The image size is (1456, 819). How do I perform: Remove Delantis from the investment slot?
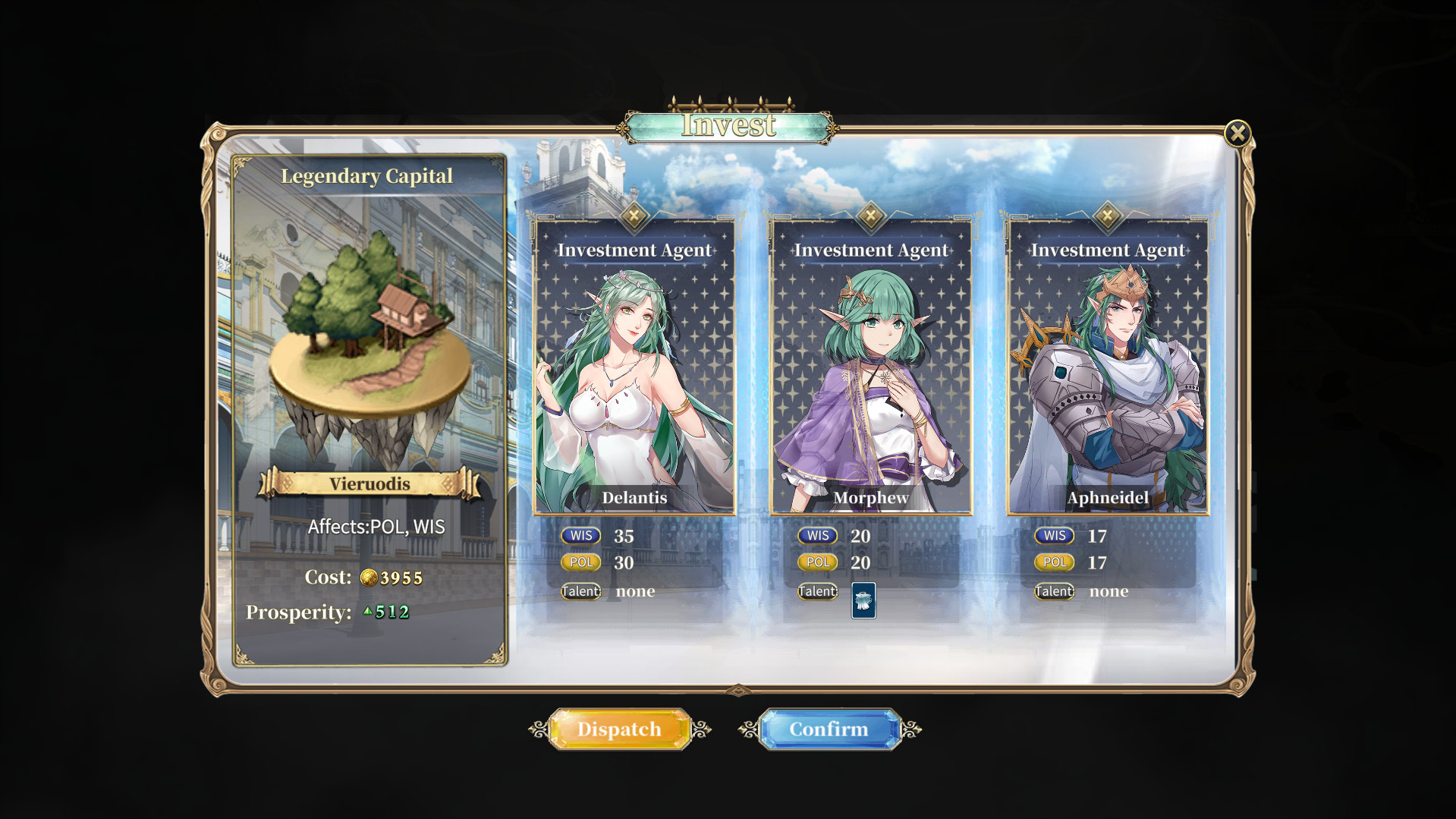(632, 216)
